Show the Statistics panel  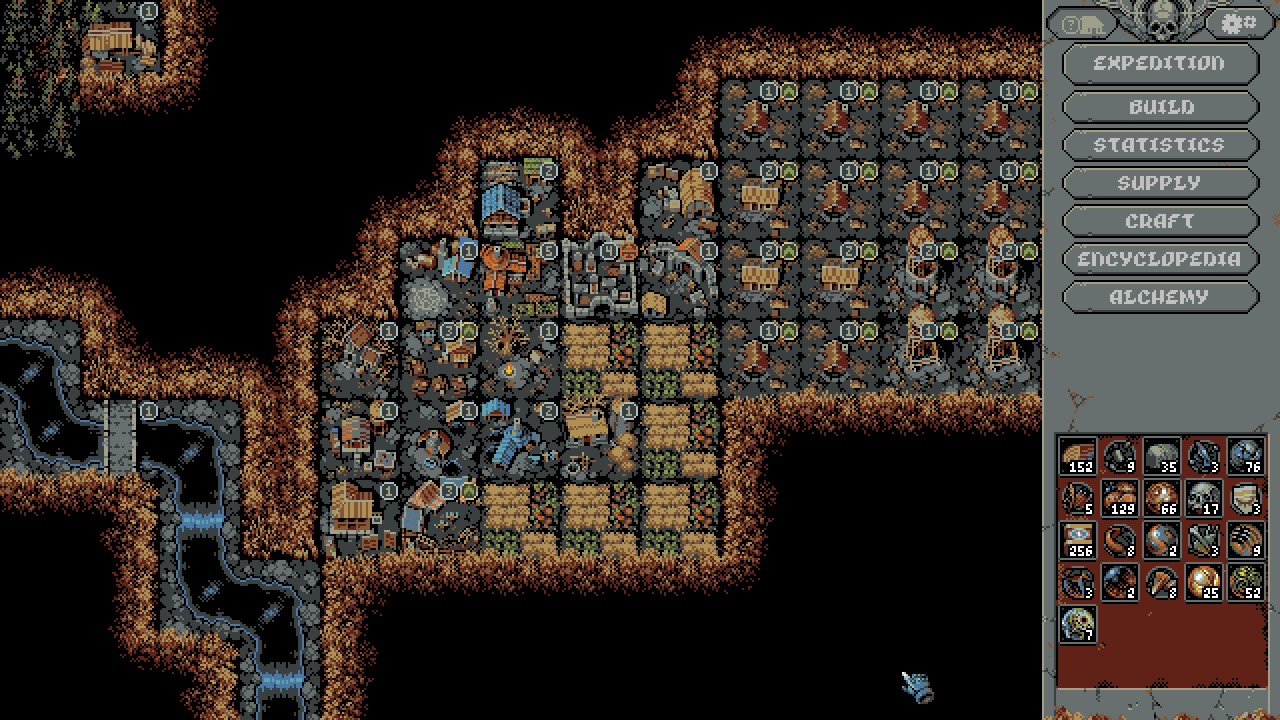[1159, 145]
